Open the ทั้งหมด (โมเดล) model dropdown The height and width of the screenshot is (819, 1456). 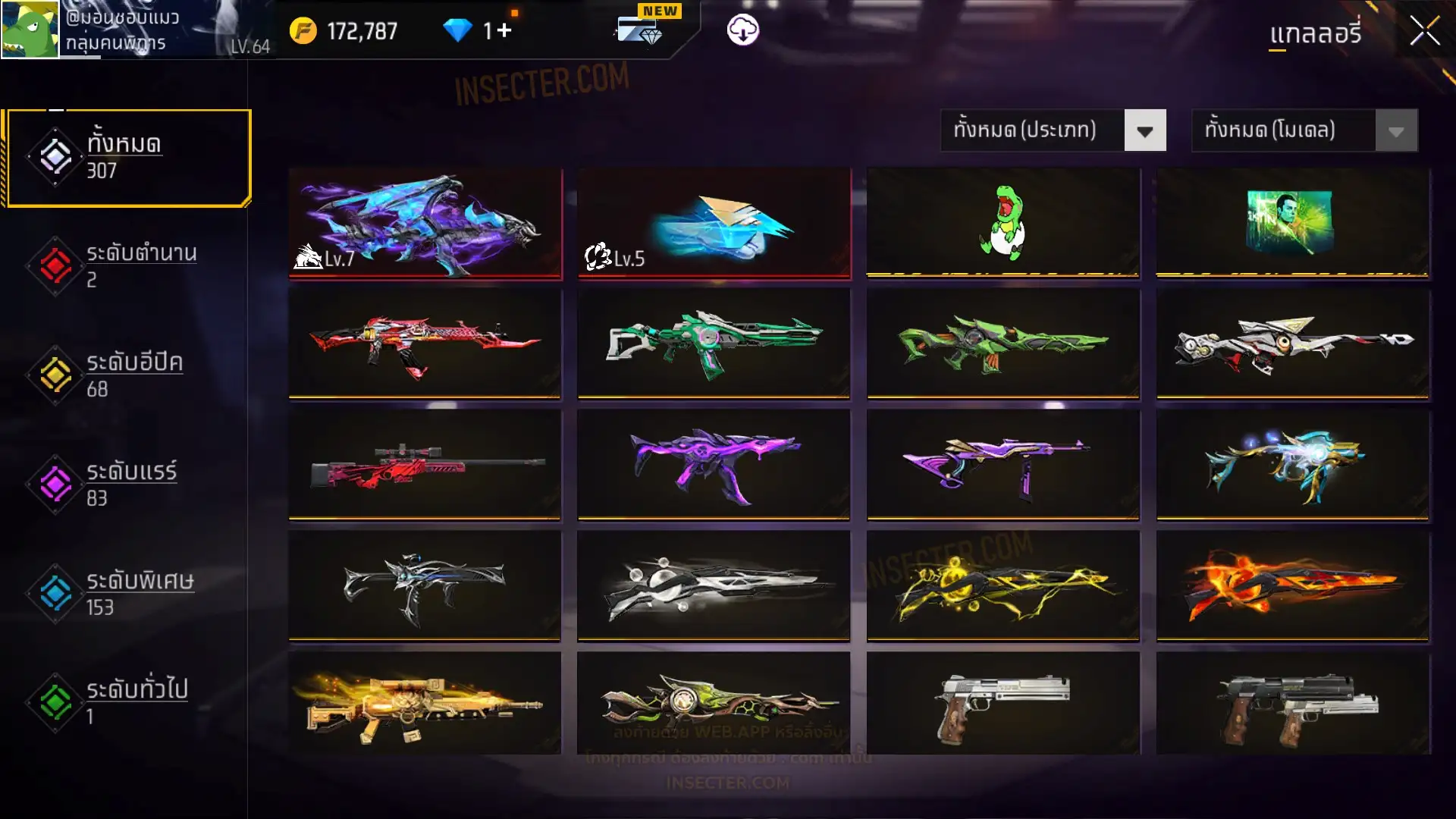[1304, 130]
